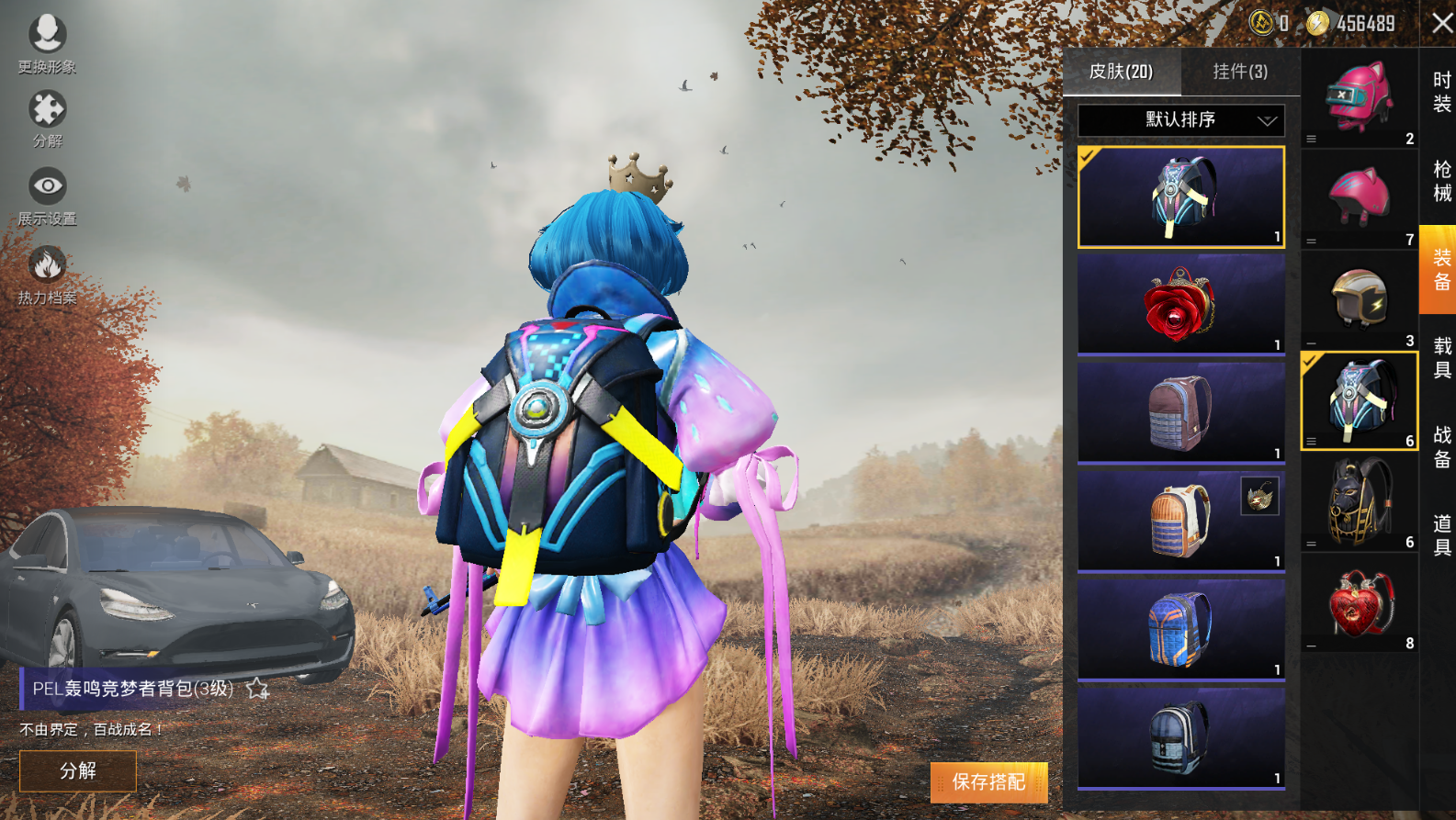This screenshot has height=820, width=1456.
Task: Open the 时装 fashion category
Action: pyautogui.click(x=1441, y=92)
